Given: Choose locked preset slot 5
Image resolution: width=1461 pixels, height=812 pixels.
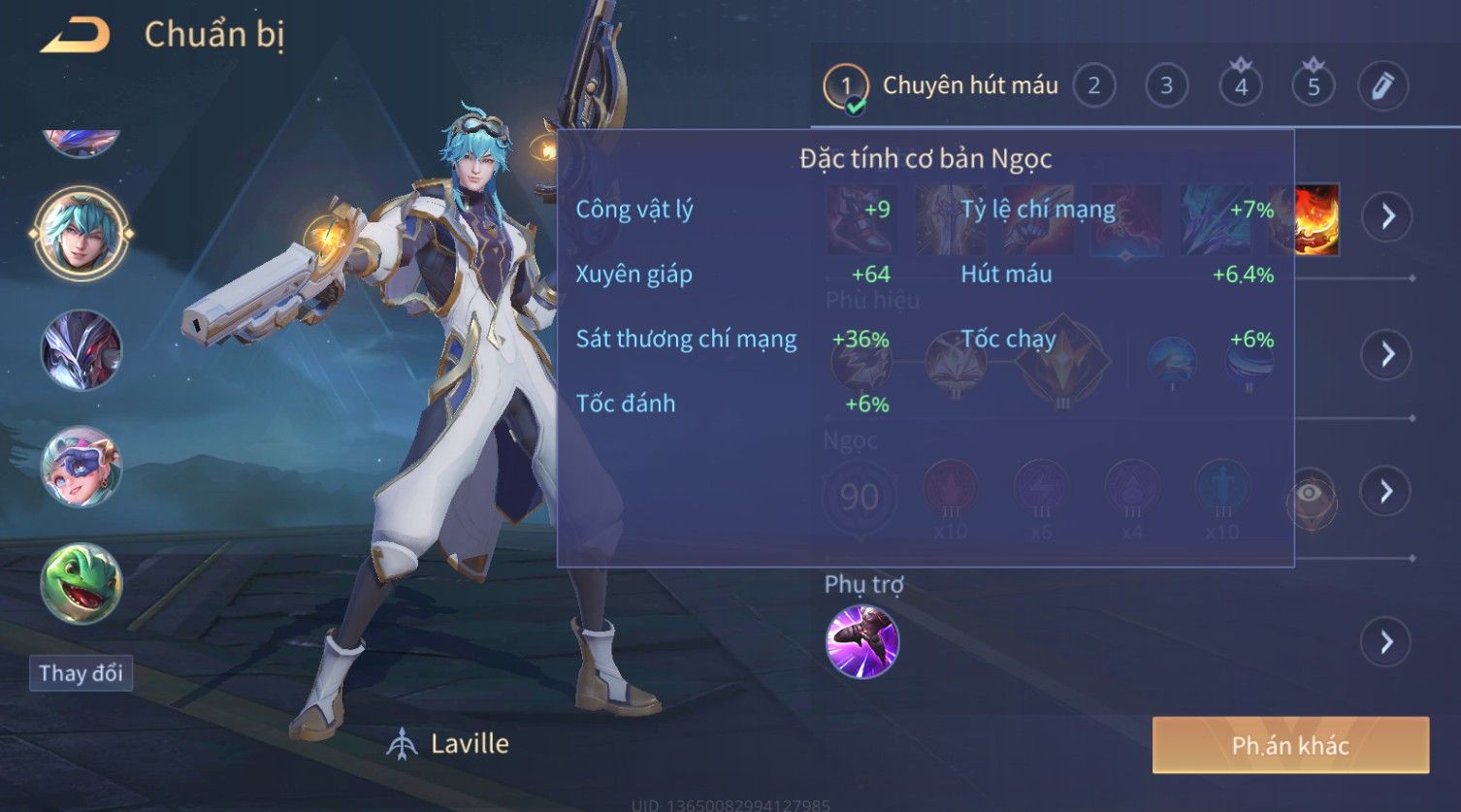Looking at the screenshot, I should pyautogui.click(x=1313, y=86).
